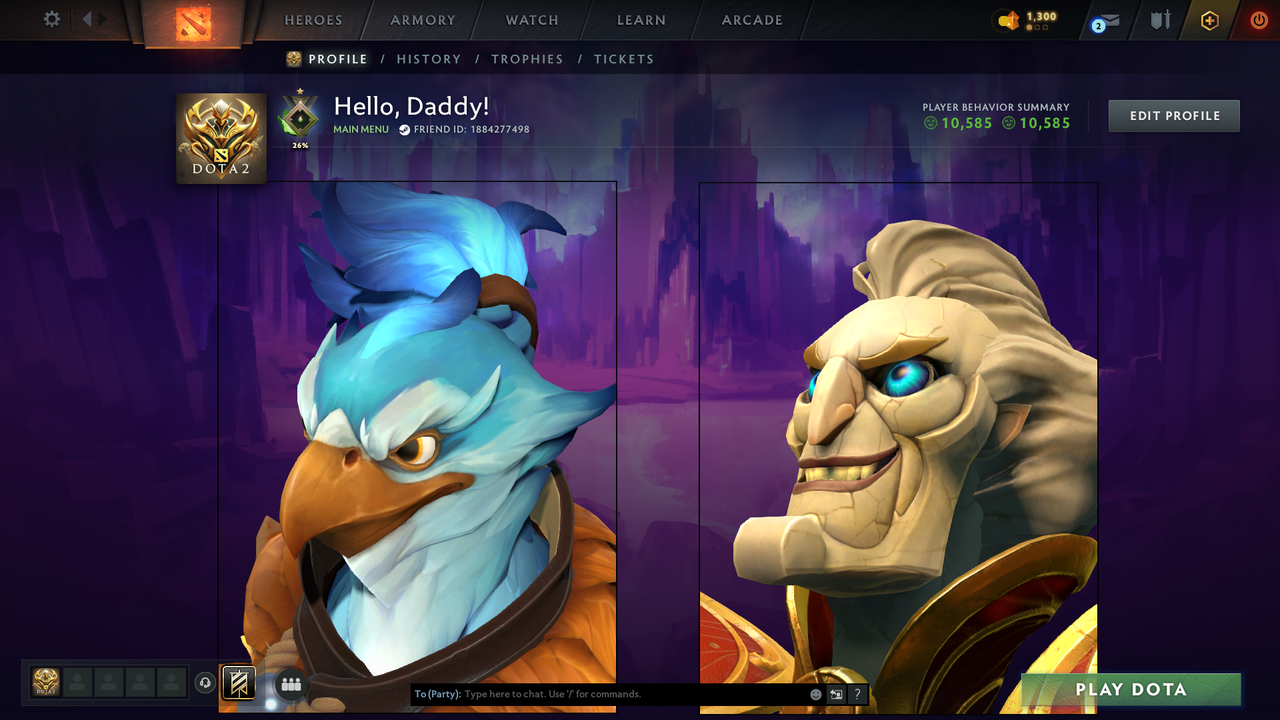Image resolution: width=1280 pixels, height=720 pixels.
Task: Toggle voice chat with the headphone icon
Action: [x=206, y=683]
